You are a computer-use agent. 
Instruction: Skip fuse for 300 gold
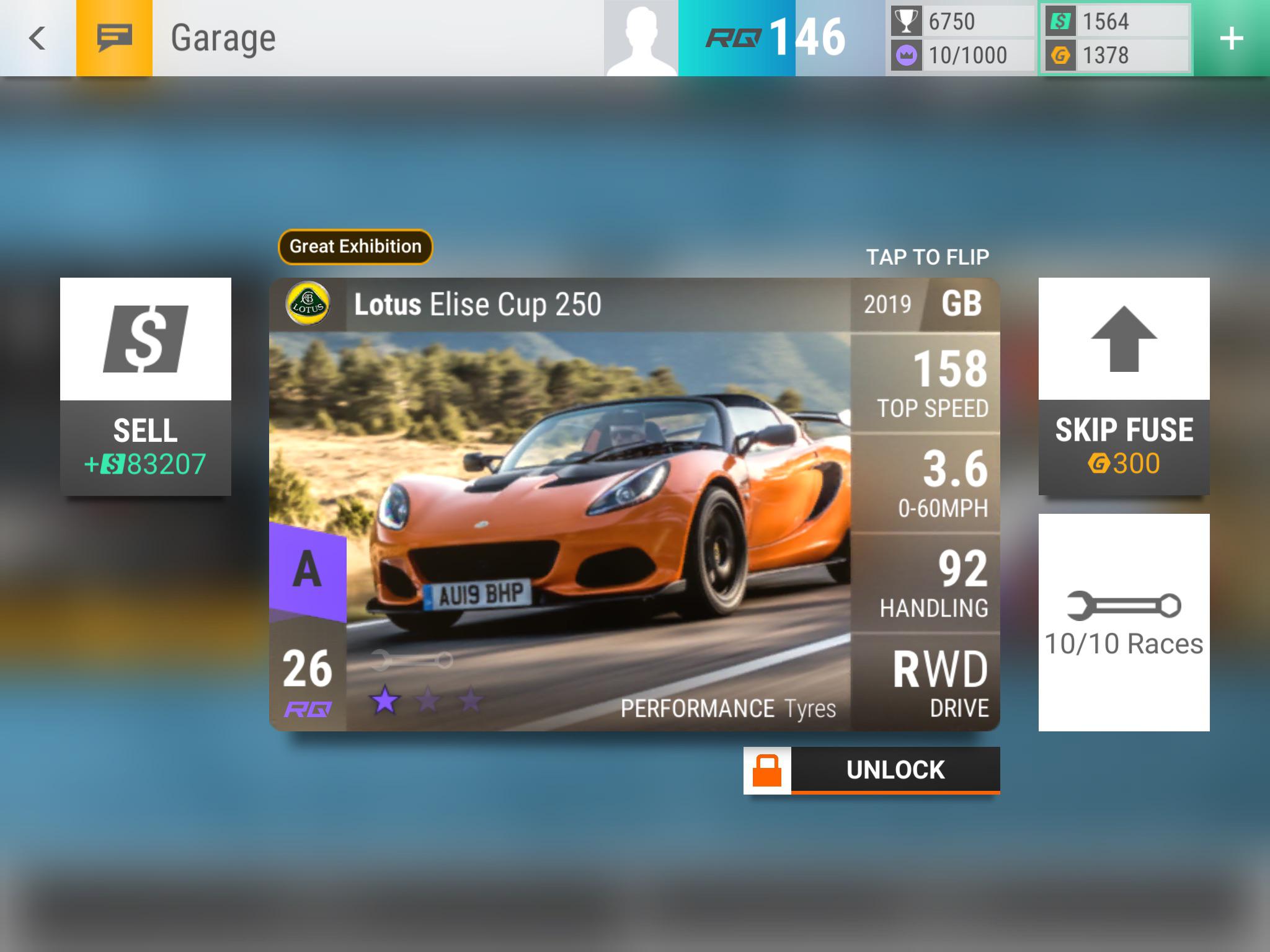coord(1124,386)
